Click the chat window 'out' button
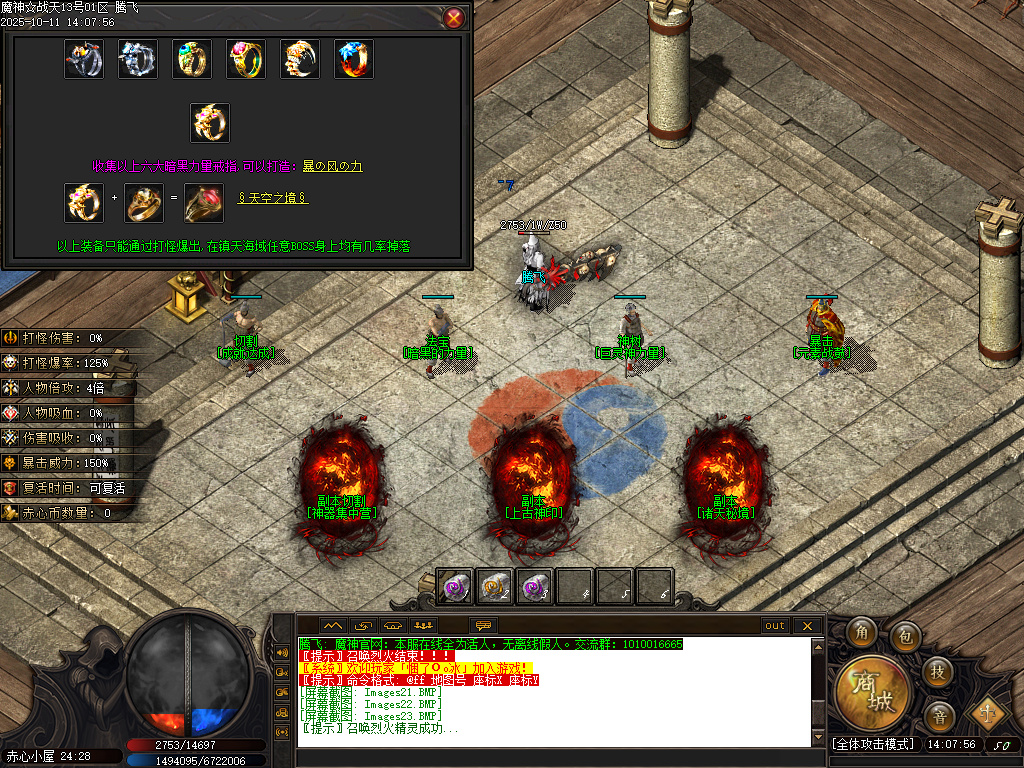Viewport: 1024px width, 768px height. pos(775,626)
